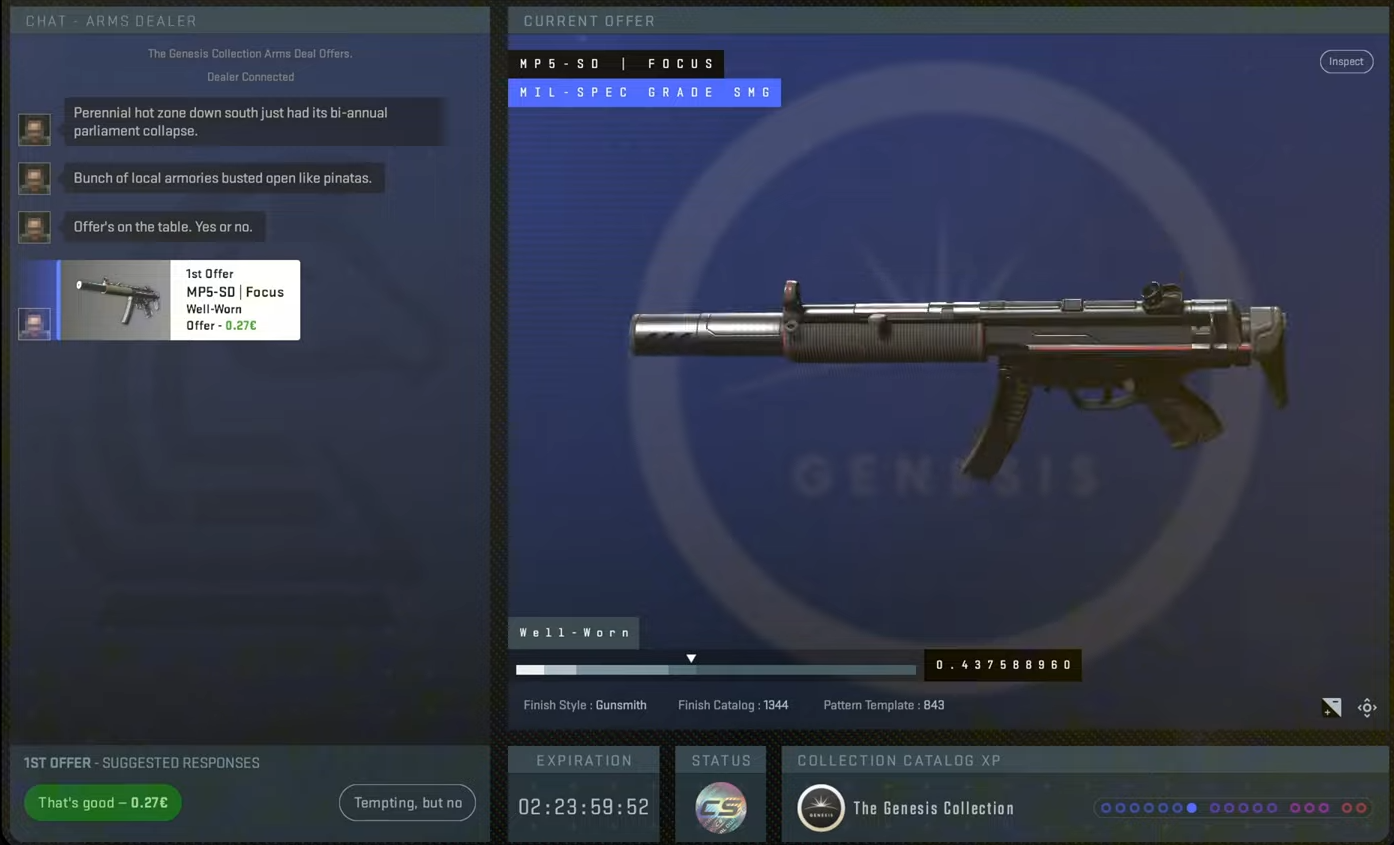Click the white triangle wear marker
This screenshot has height=845, width=1394.
point(691,657)
